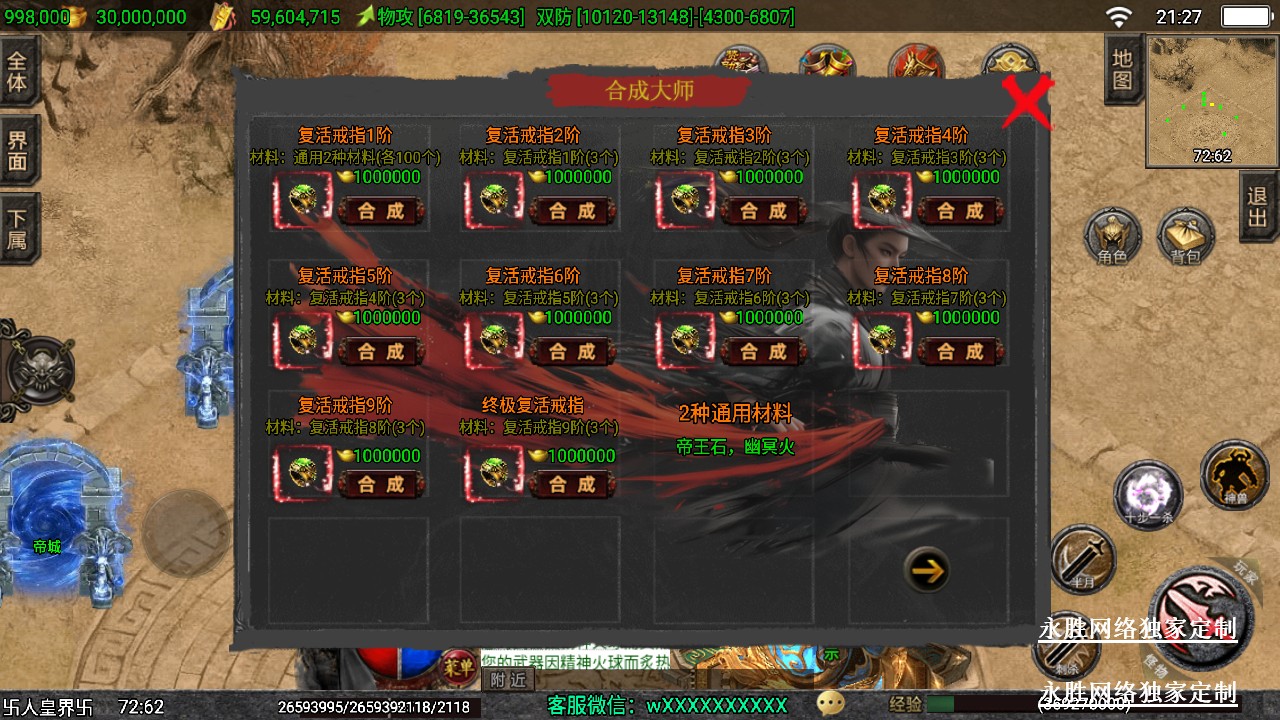
Task: Open the 地图 map button
Action: pos(1122,69)
